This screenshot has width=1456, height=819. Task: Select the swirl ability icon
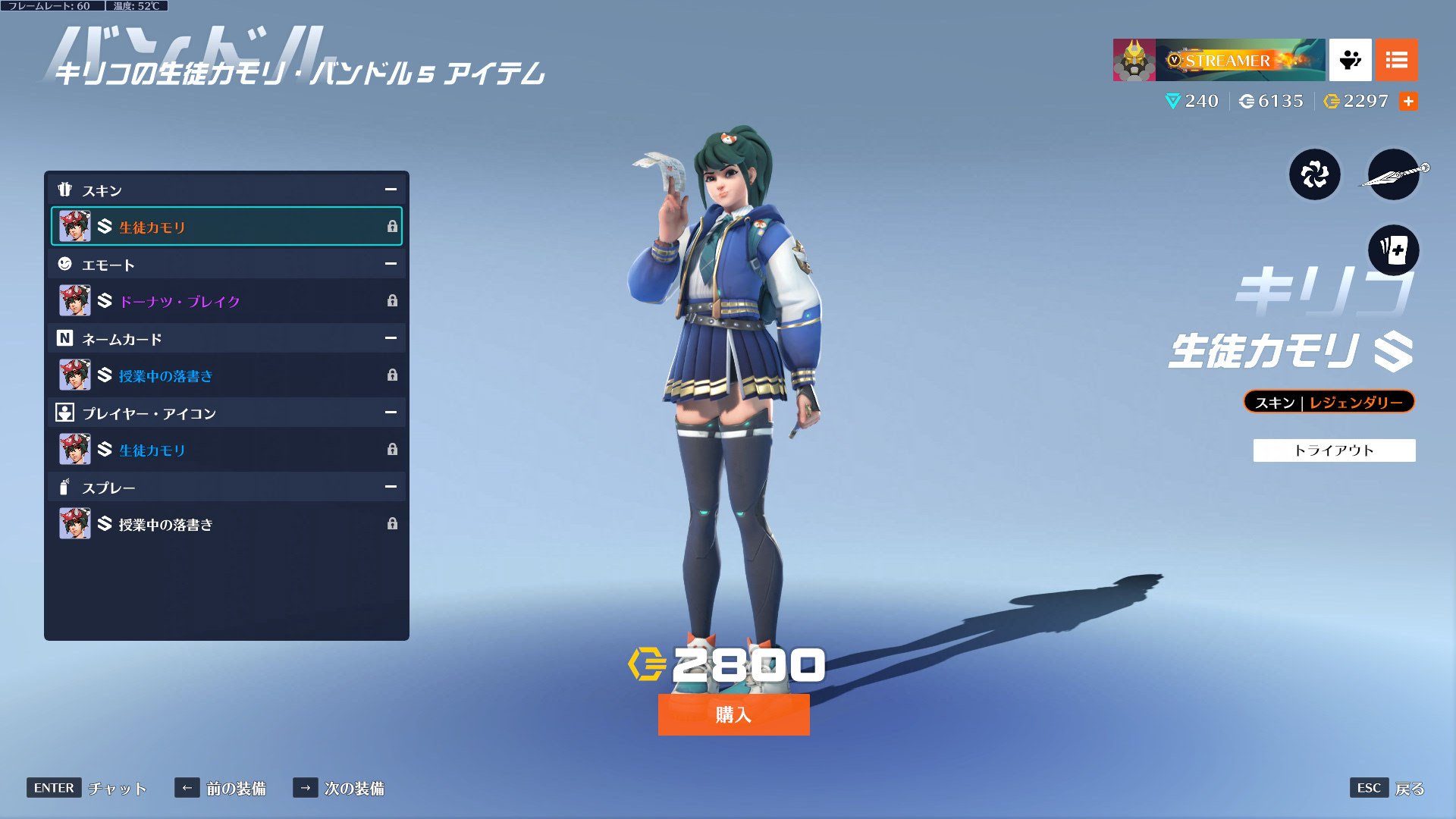1315,175
